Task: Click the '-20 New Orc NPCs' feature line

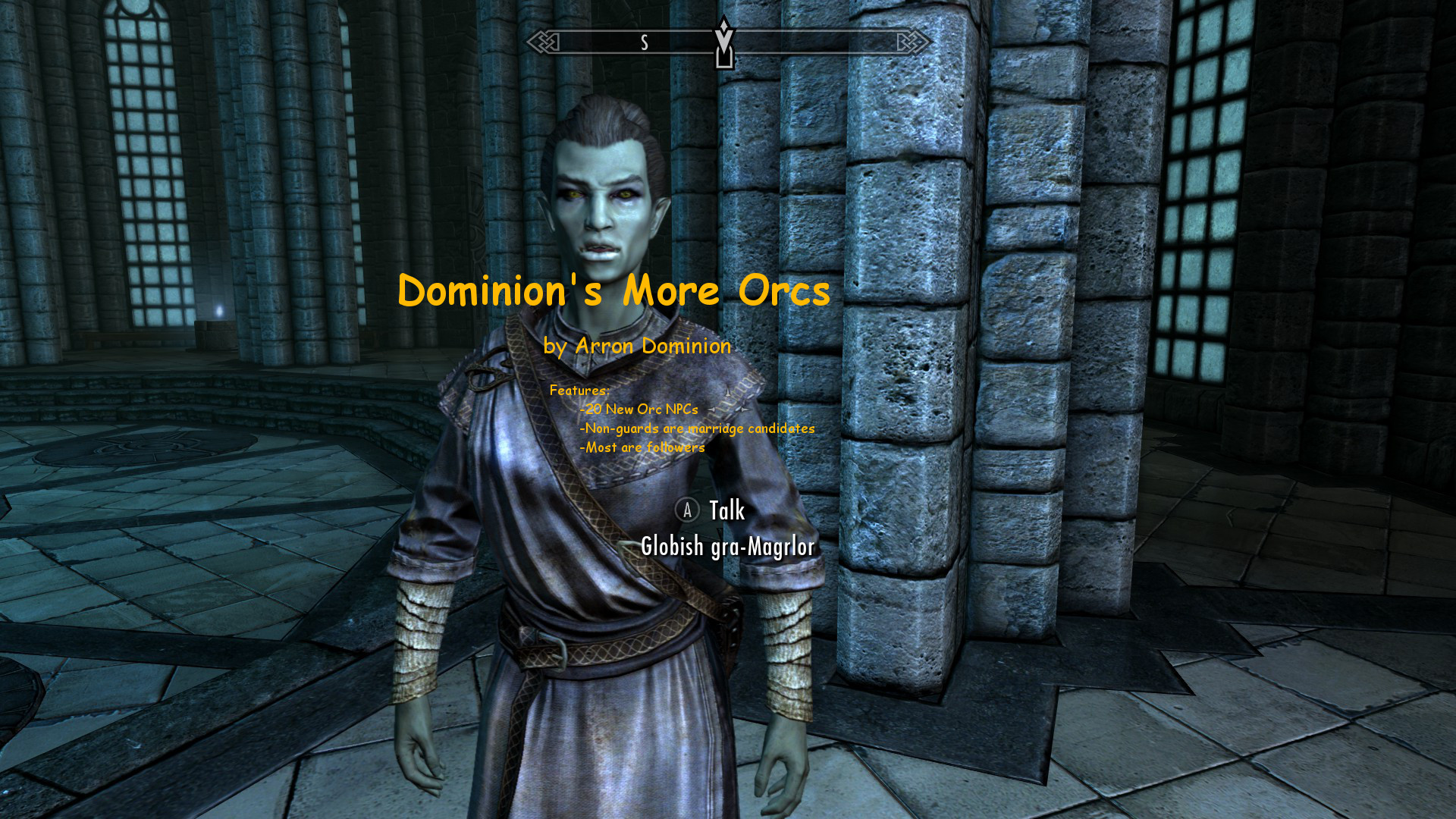Action: [x=640, y=408]
